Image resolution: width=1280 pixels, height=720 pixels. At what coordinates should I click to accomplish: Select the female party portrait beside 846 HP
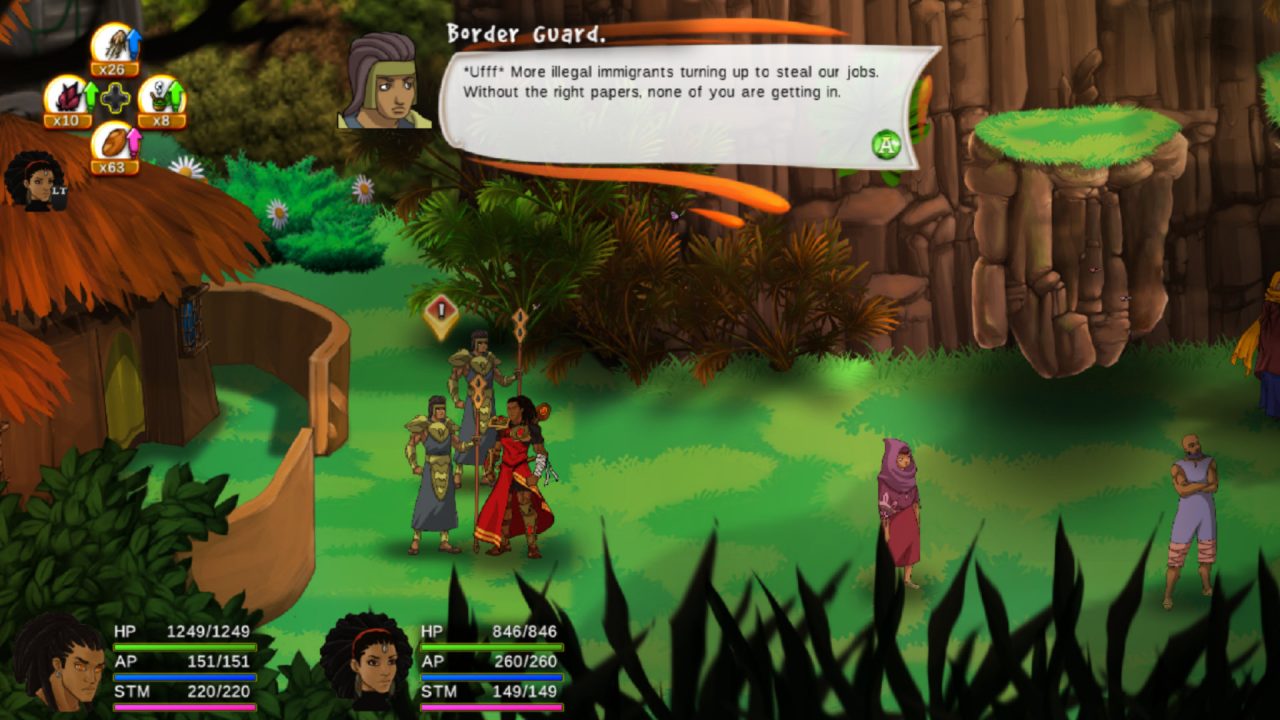coord(366,662)
